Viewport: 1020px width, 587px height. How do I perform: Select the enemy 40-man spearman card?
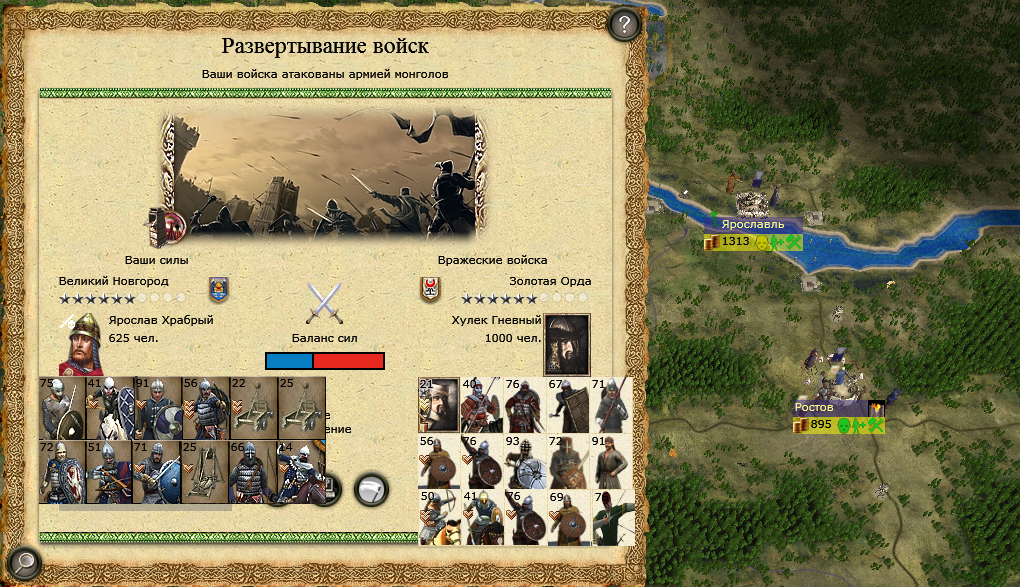482,405
